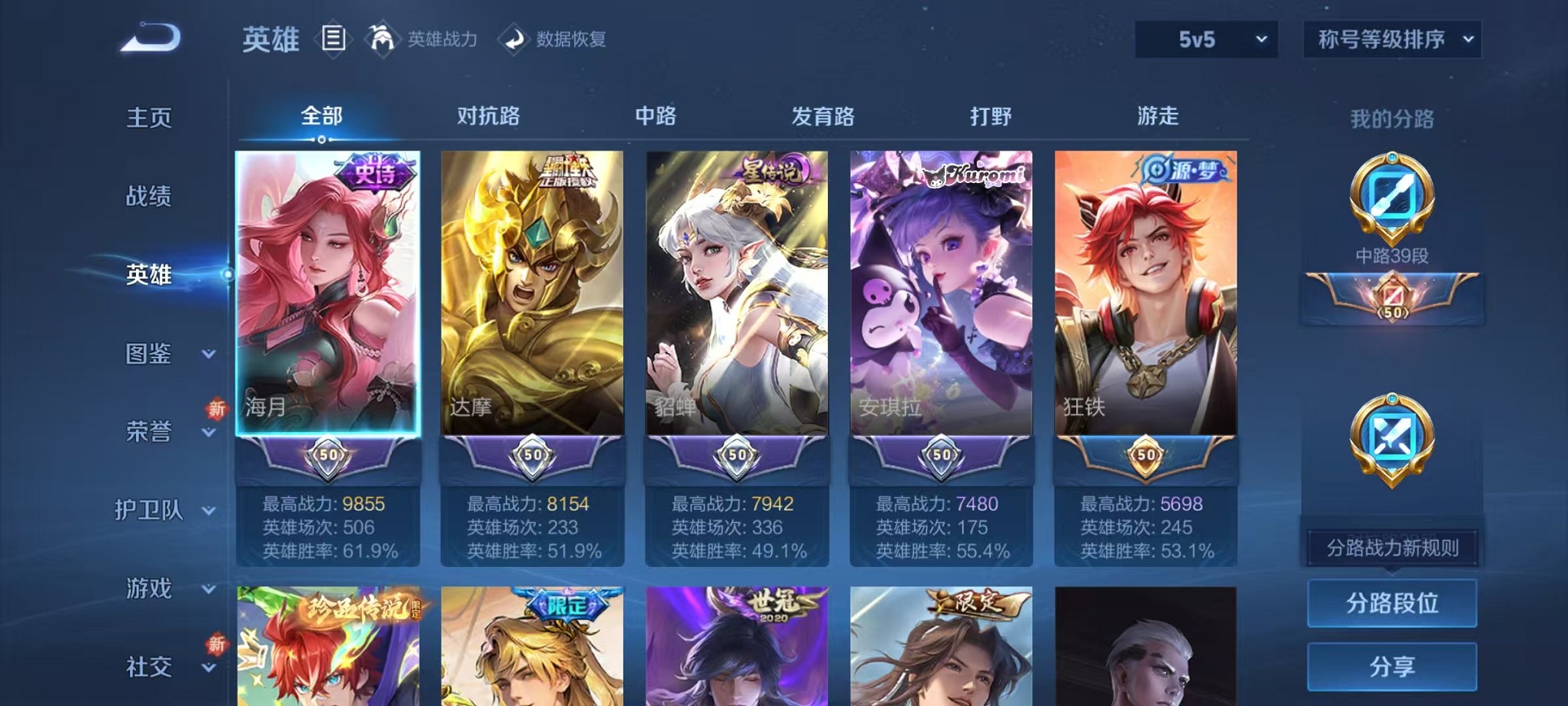This screenshot has width=1568, height=706.
Task: Open the 5v5 mode dropdown
Action: 1205,39
